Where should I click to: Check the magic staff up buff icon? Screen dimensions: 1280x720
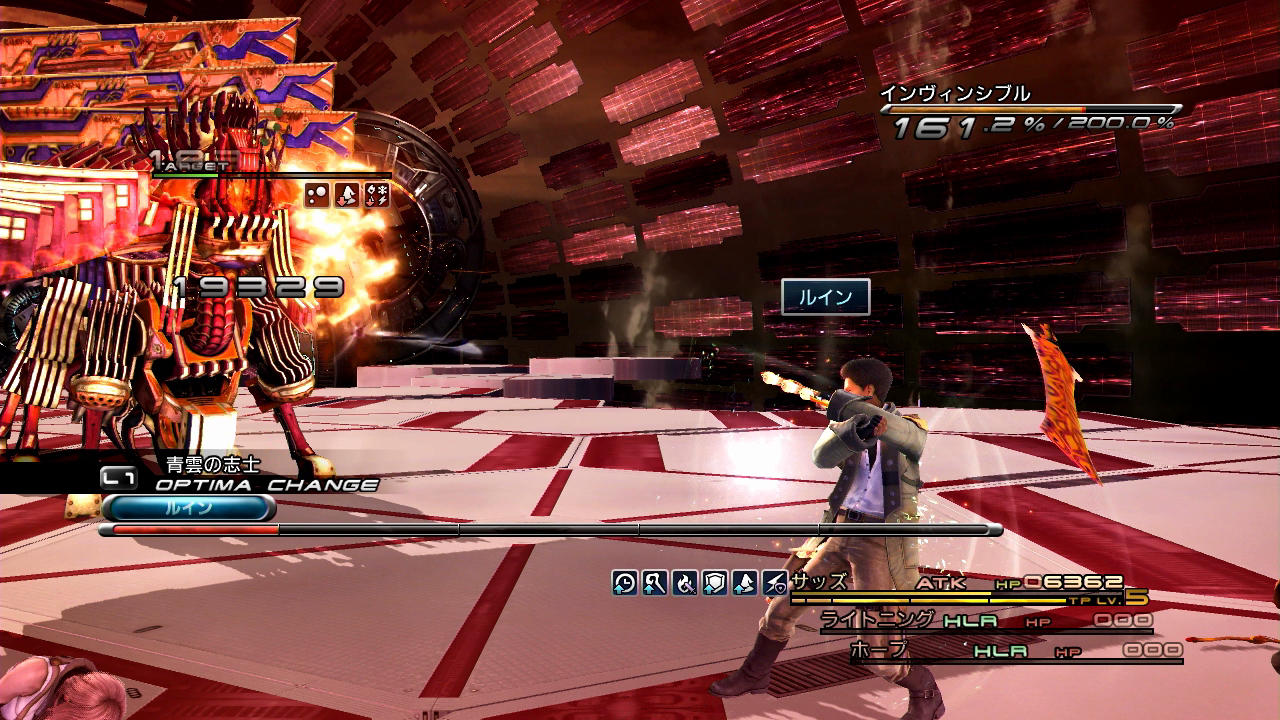point(655,583)
